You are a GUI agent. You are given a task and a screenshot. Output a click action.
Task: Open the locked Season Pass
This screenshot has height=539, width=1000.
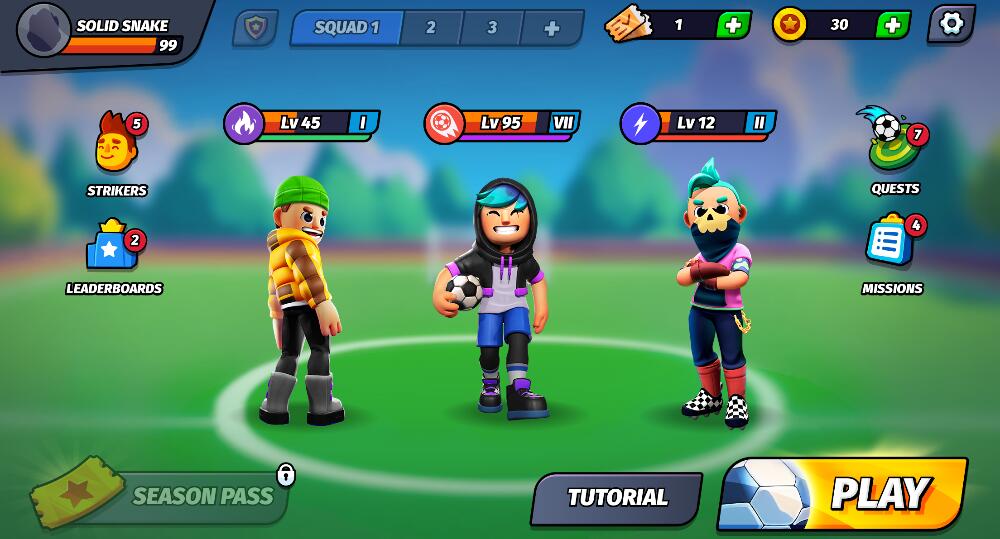pyautogui.click(x=180, y=496)
